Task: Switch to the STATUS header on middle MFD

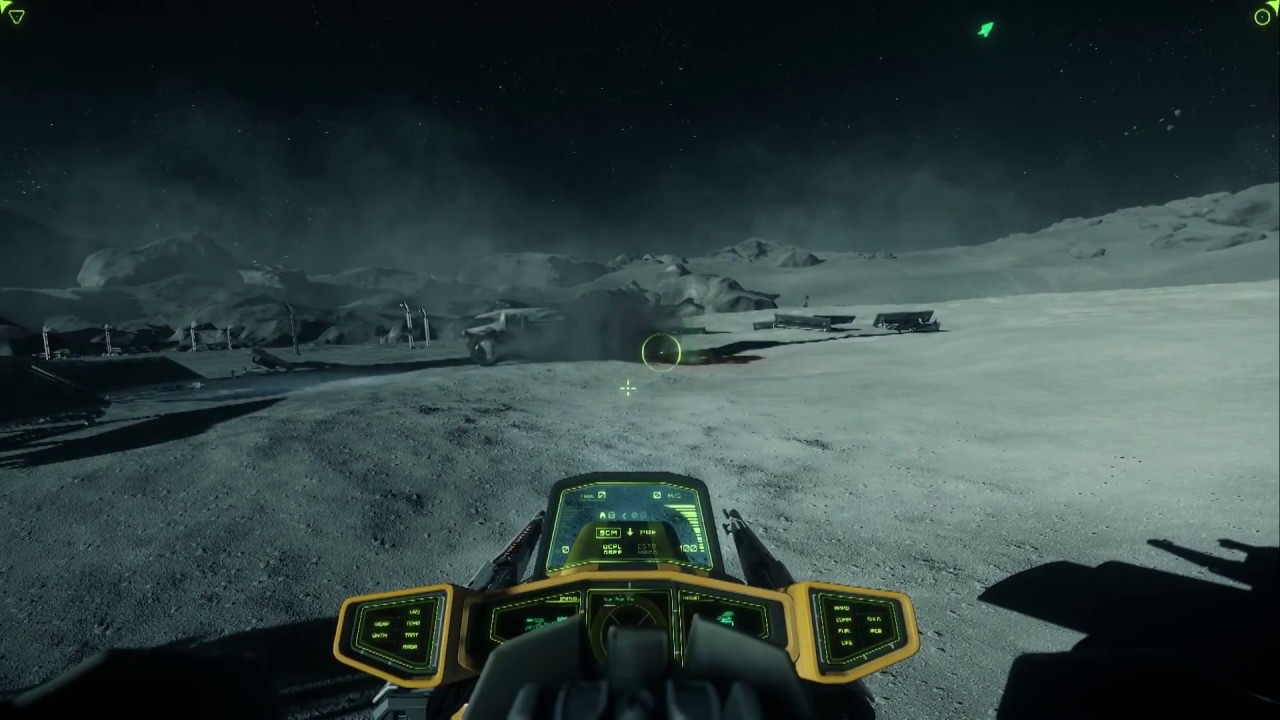Action: 567,598
